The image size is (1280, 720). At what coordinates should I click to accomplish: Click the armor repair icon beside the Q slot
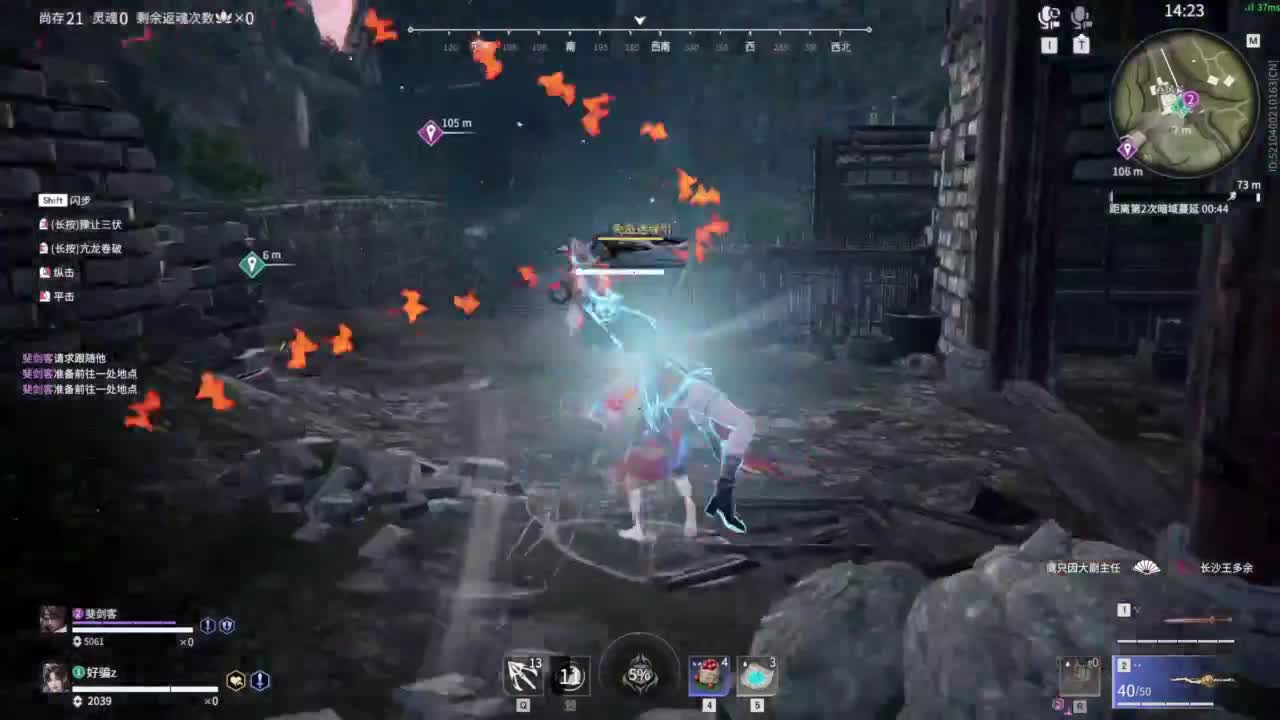click(x=569, y=675)
